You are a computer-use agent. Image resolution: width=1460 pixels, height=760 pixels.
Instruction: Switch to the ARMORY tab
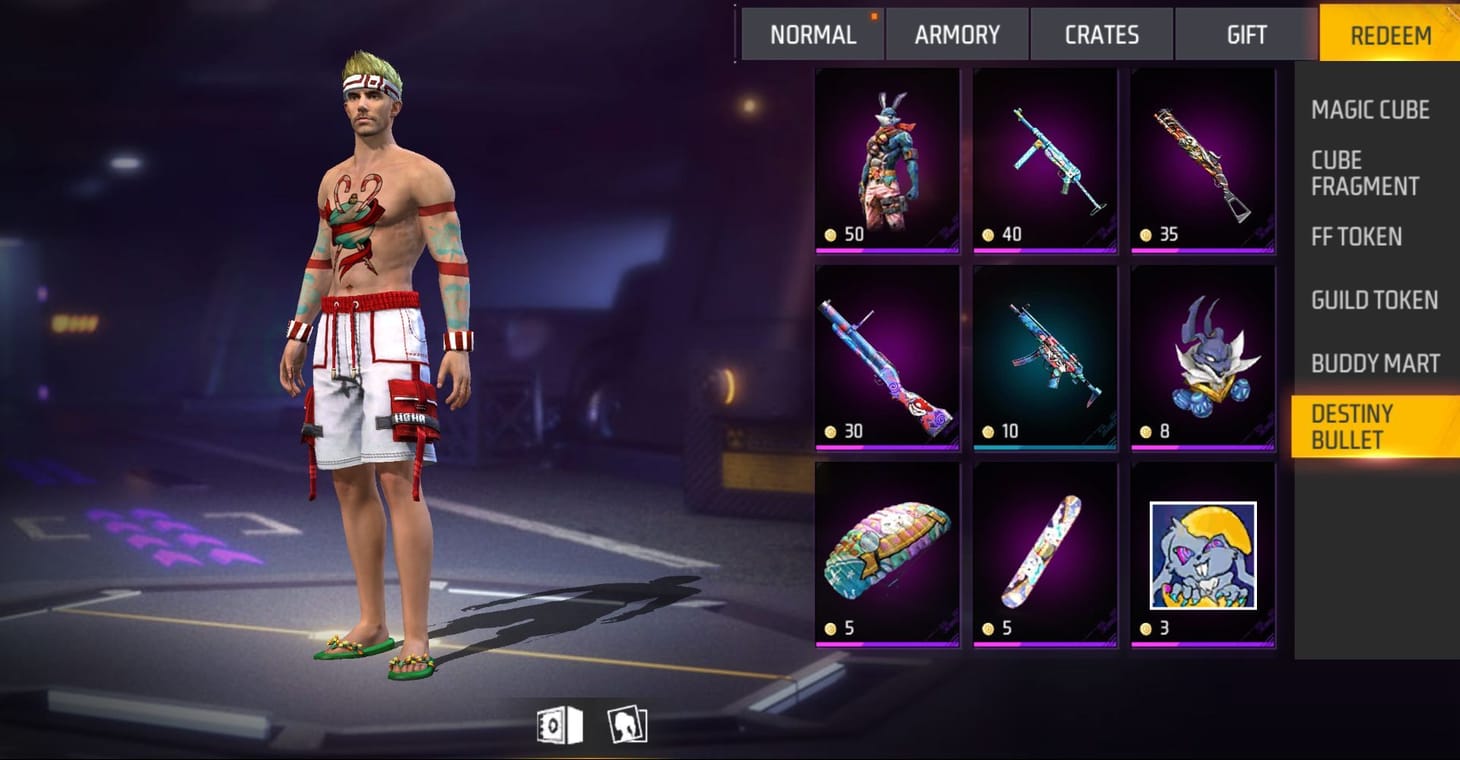click(956, 34)
